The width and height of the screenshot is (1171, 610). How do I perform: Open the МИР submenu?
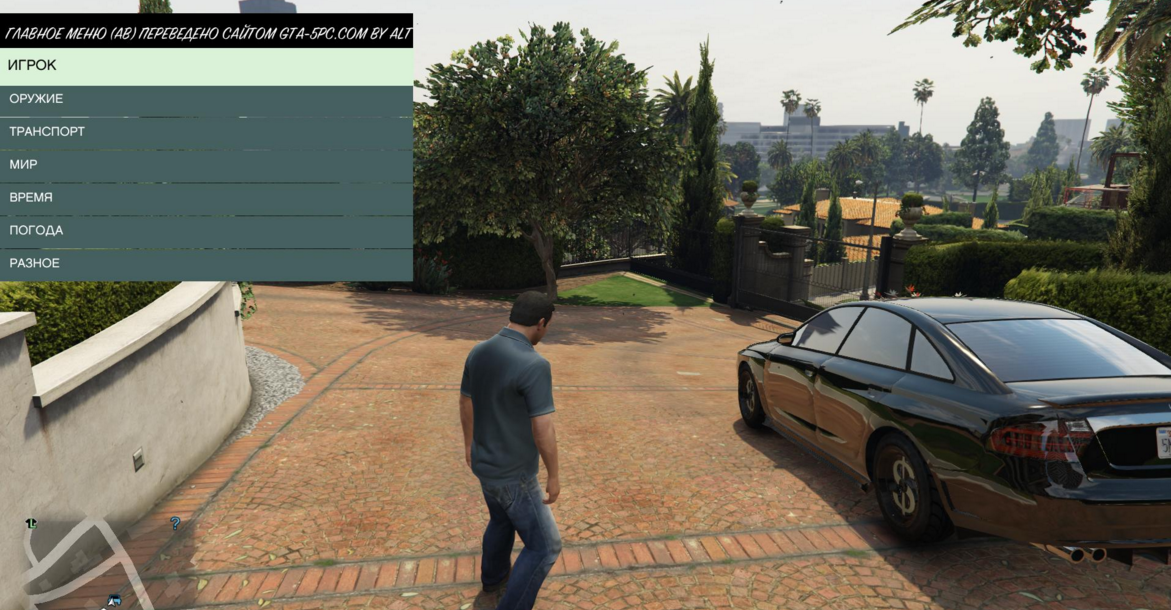(206, 165)
